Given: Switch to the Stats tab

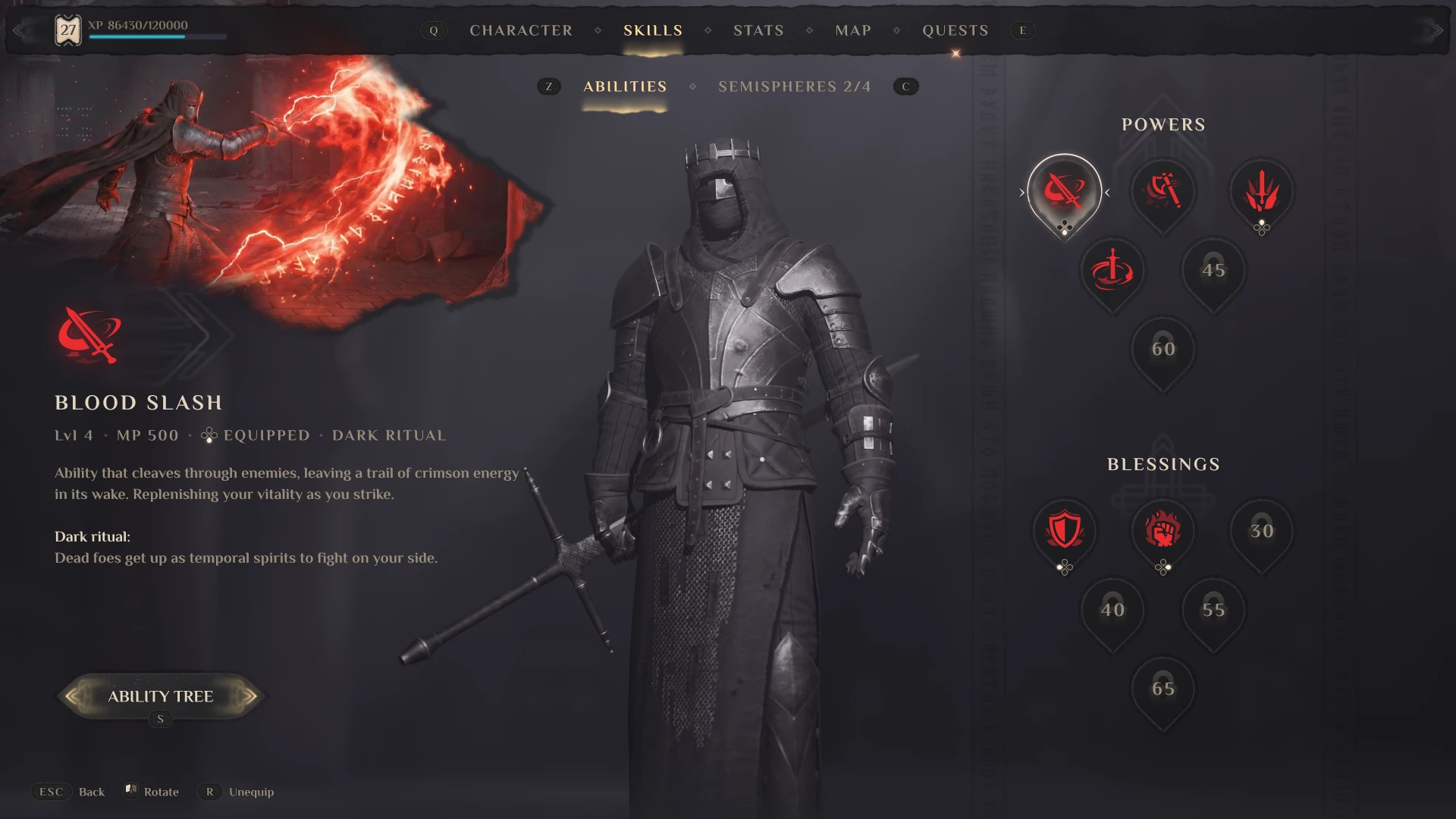Looking at the screenshot, I should (758, 30).
